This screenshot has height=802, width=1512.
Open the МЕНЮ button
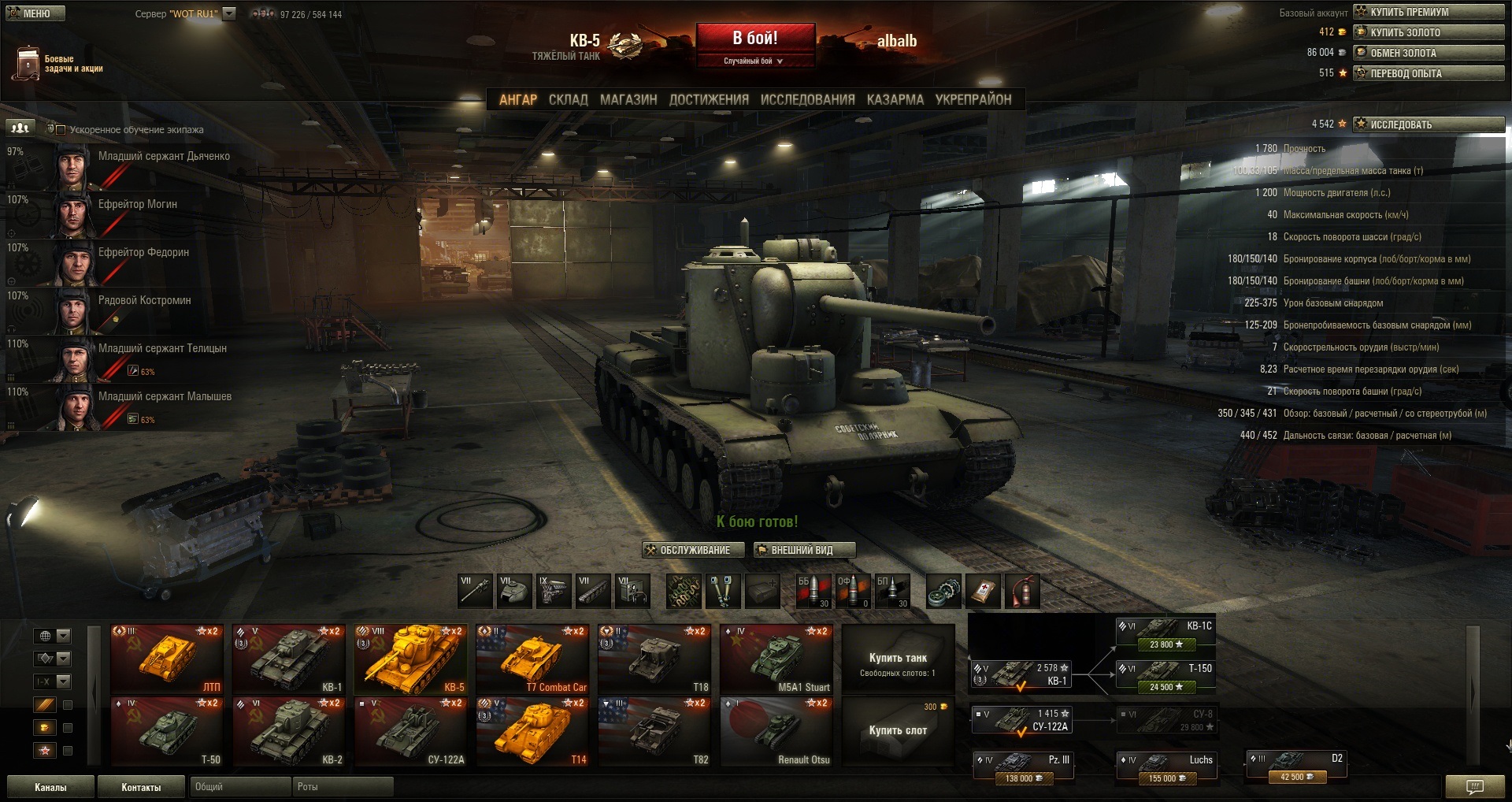[x=35, y=13]
